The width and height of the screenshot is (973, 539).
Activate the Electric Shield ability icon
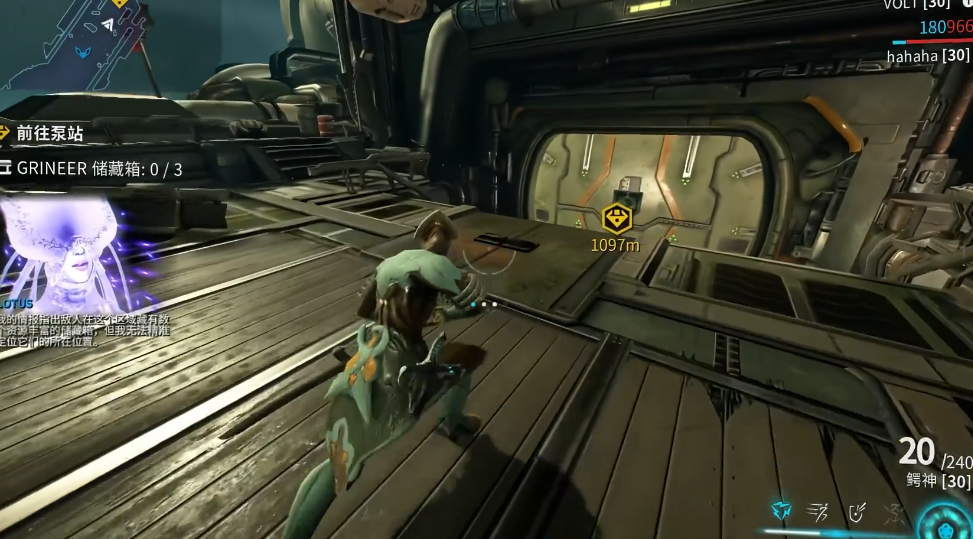point(856,512)
